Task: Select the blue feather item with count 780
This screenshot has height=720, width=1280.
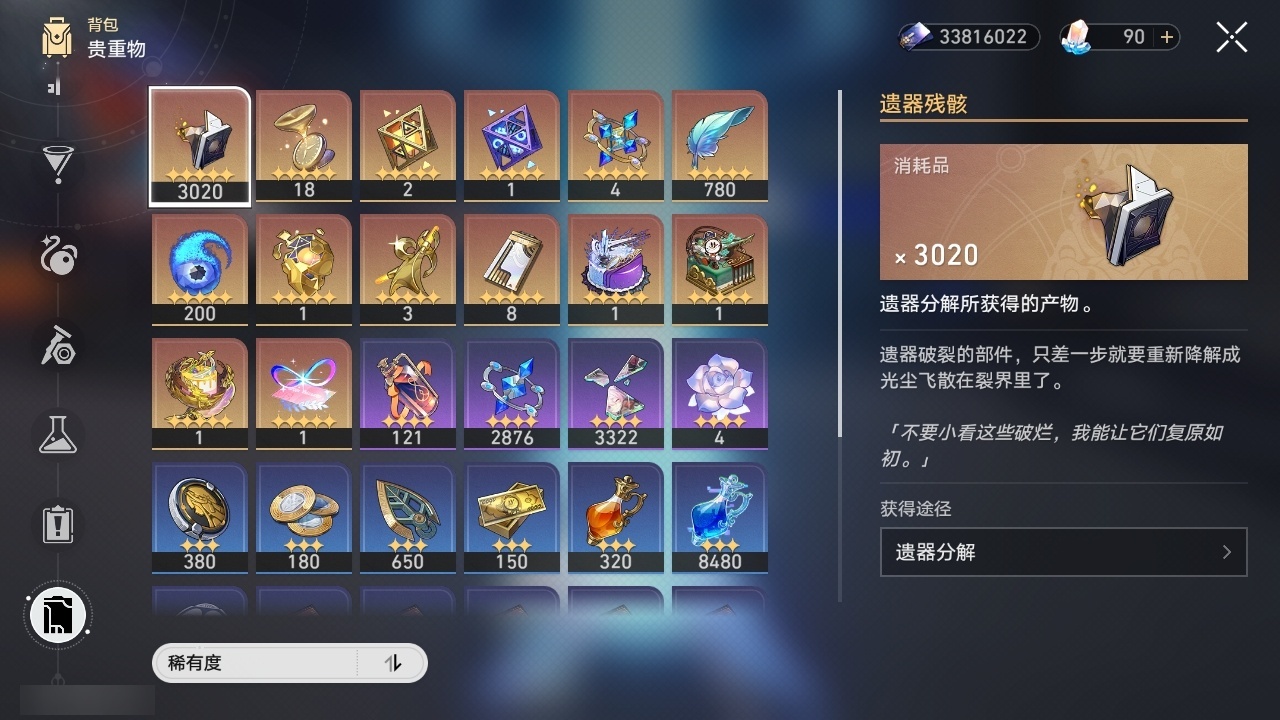Action: click(719, 145)
